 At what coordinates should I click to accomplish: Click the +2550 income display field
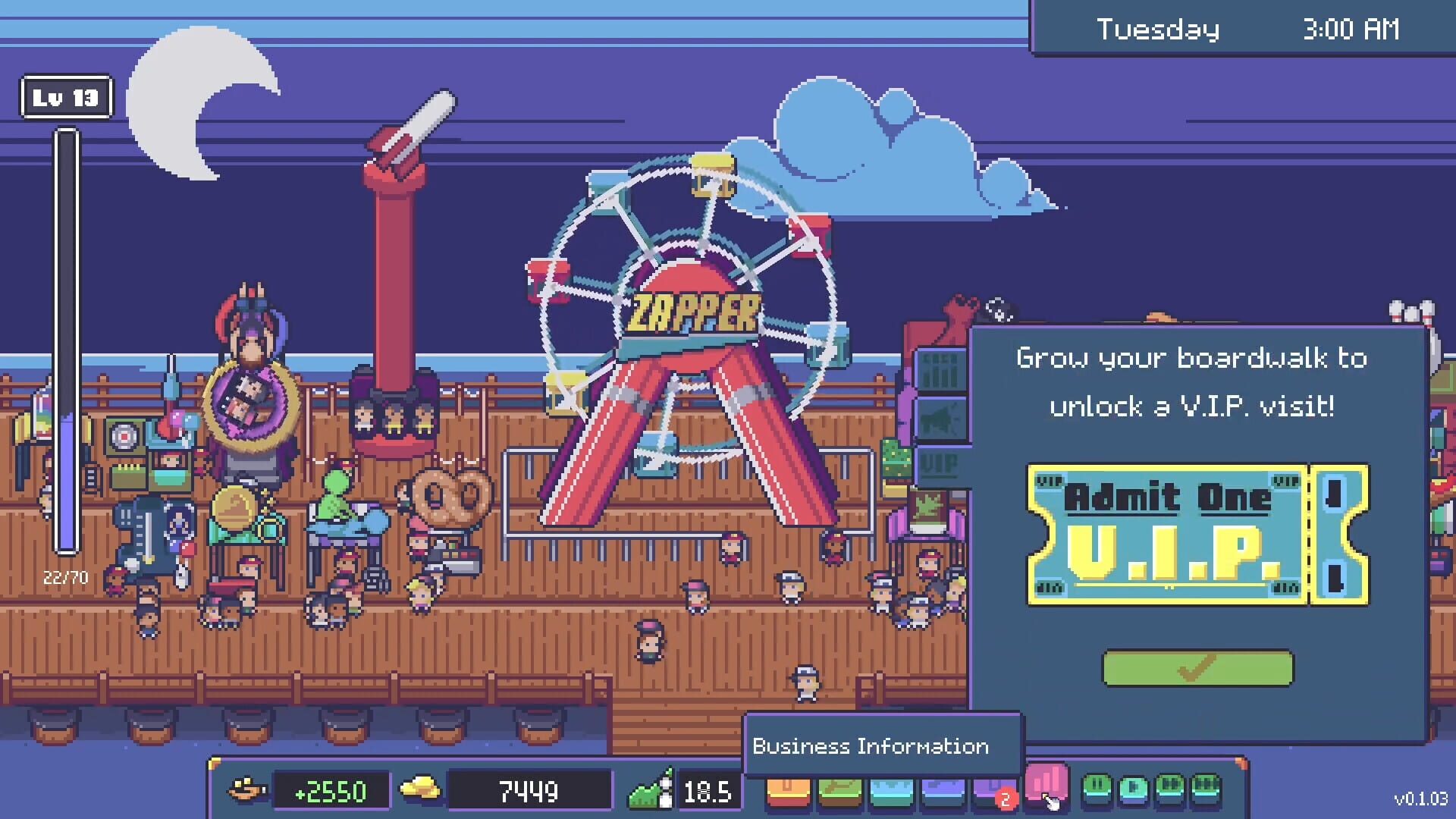click(330, 789)
